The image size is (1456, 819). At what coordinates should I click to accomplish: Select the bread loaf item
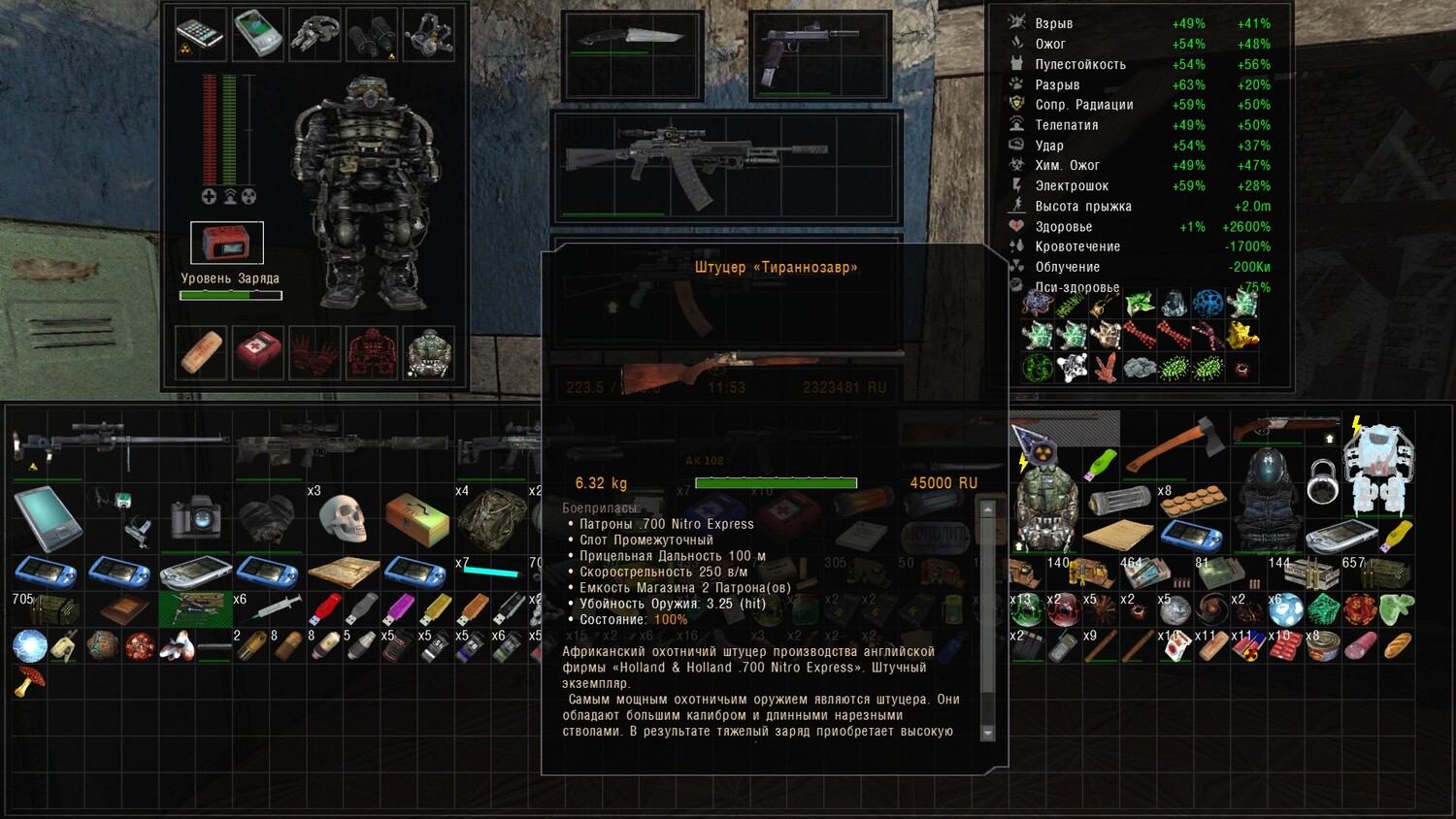1398,644
